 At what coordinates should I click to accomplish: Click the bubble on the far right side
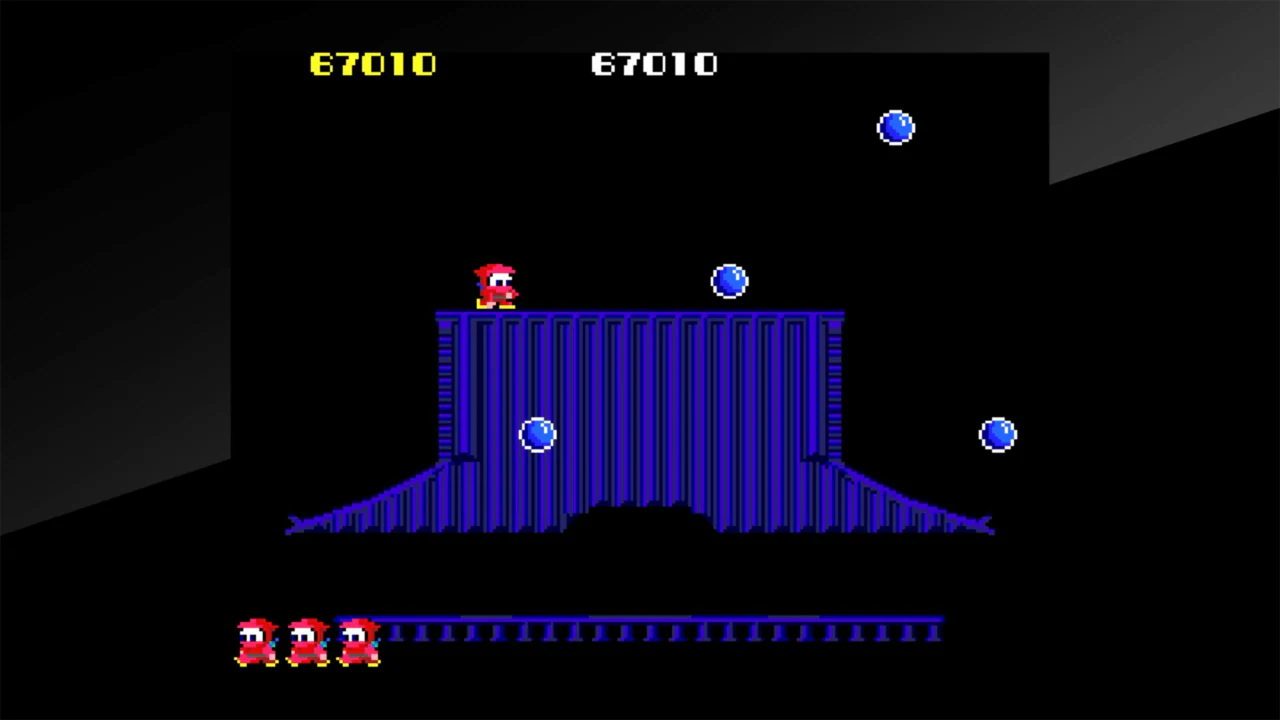point(997,432)
